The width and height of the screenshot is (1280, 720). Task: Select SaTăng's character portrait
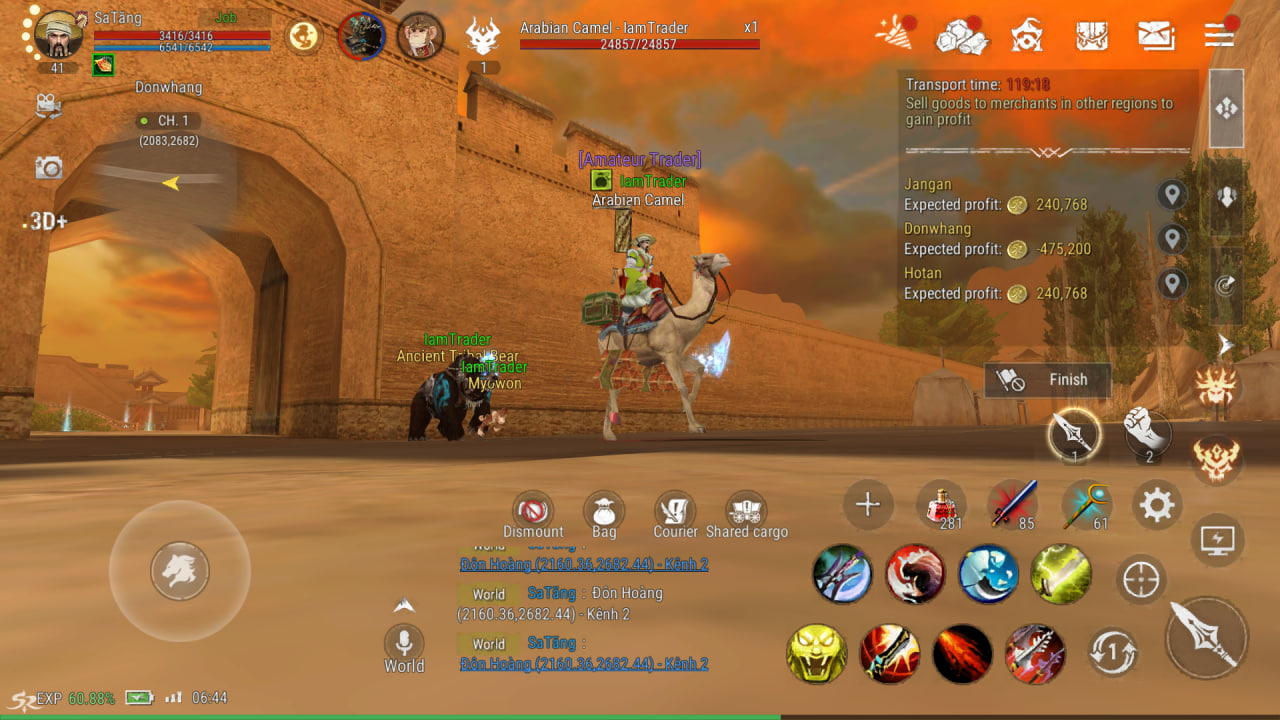pos(59,36)
